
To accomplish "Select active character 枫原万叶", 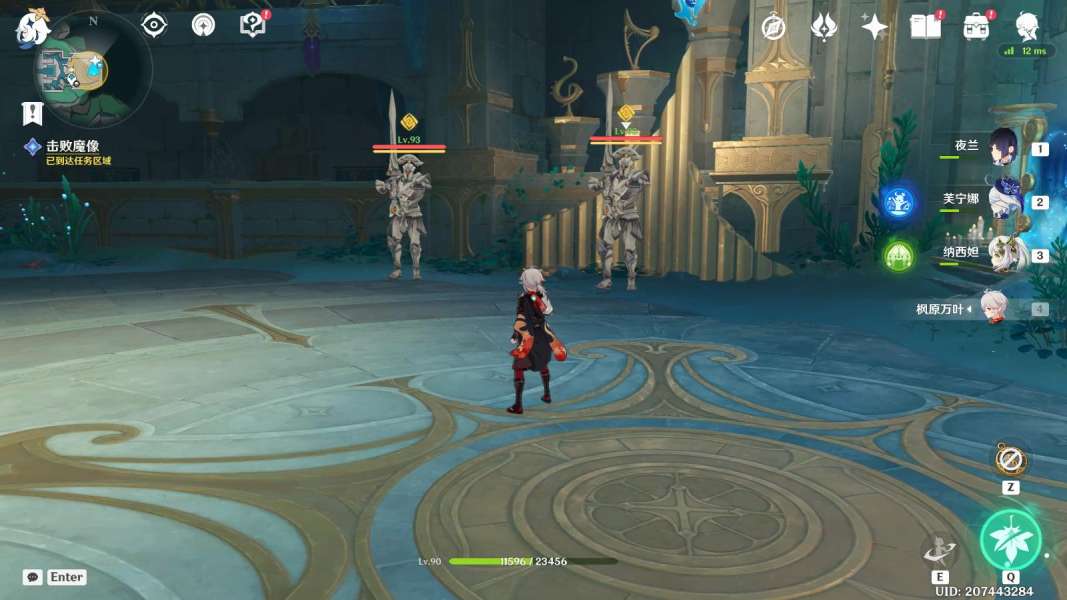I will click(x=994, y=308).
